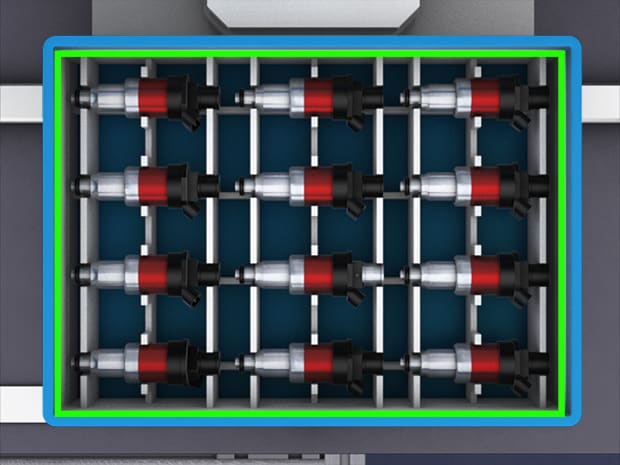Select the highlighted fuel injector tray
The image size is (620, 465).
point(310,232)
